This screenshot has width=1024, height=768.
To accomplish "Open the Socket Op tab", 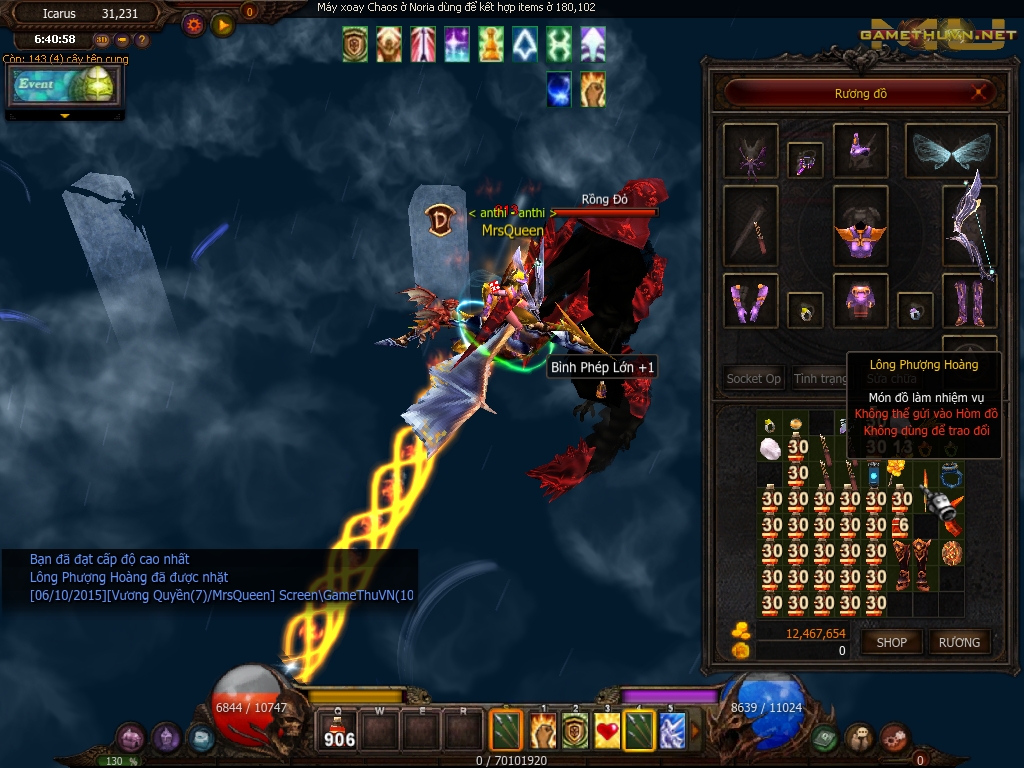I will click(x=753, y=379).
